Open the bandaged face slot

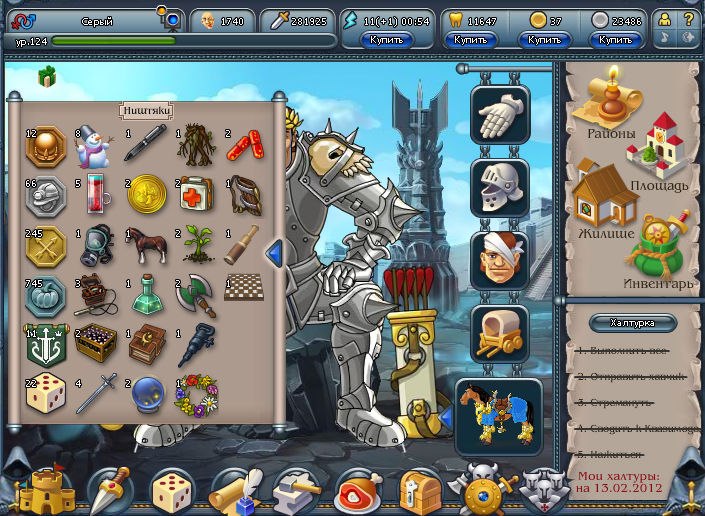coord(500,259)
